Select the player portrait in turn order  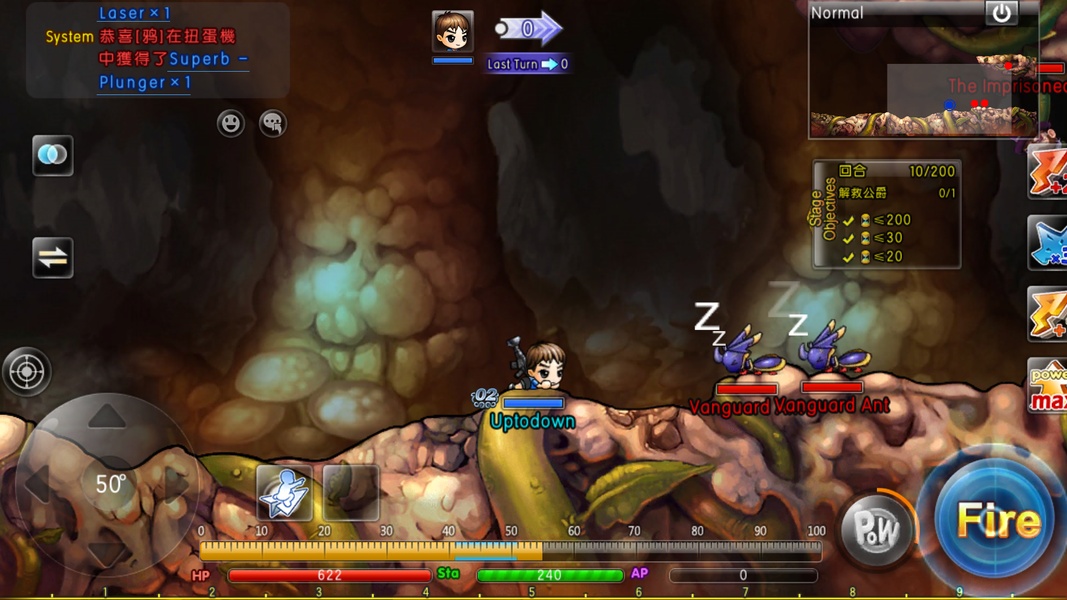click(452, 31)
